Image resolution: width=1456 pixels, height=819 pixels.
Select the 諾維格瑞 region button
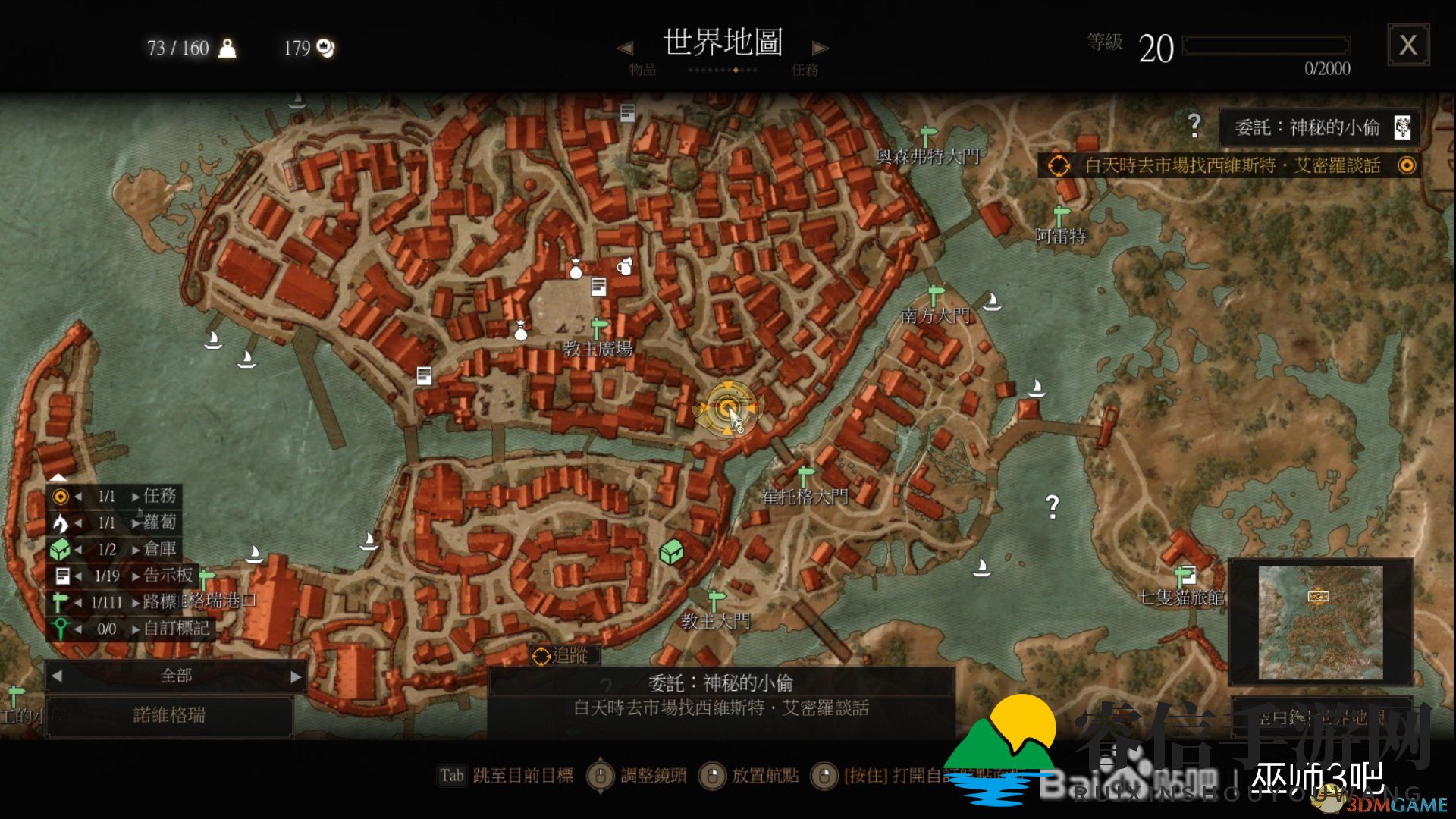[171, 715]
